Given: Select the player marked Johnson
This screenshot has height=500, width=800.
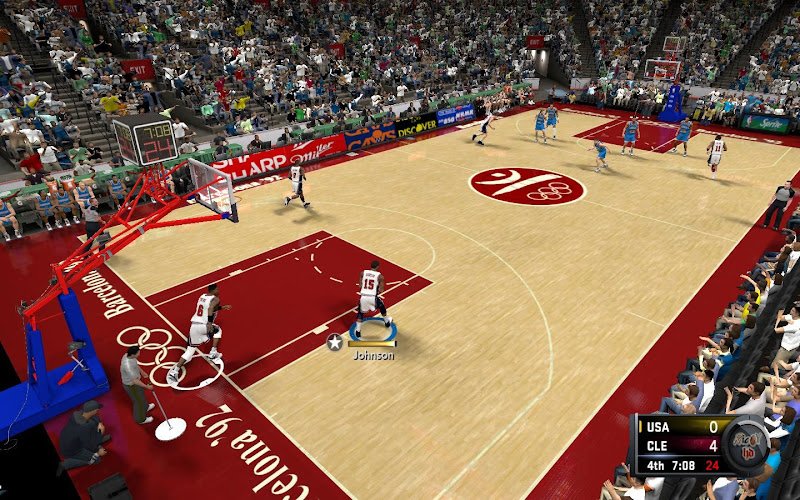Looking at the screenshot, I should tap(371, 296).
